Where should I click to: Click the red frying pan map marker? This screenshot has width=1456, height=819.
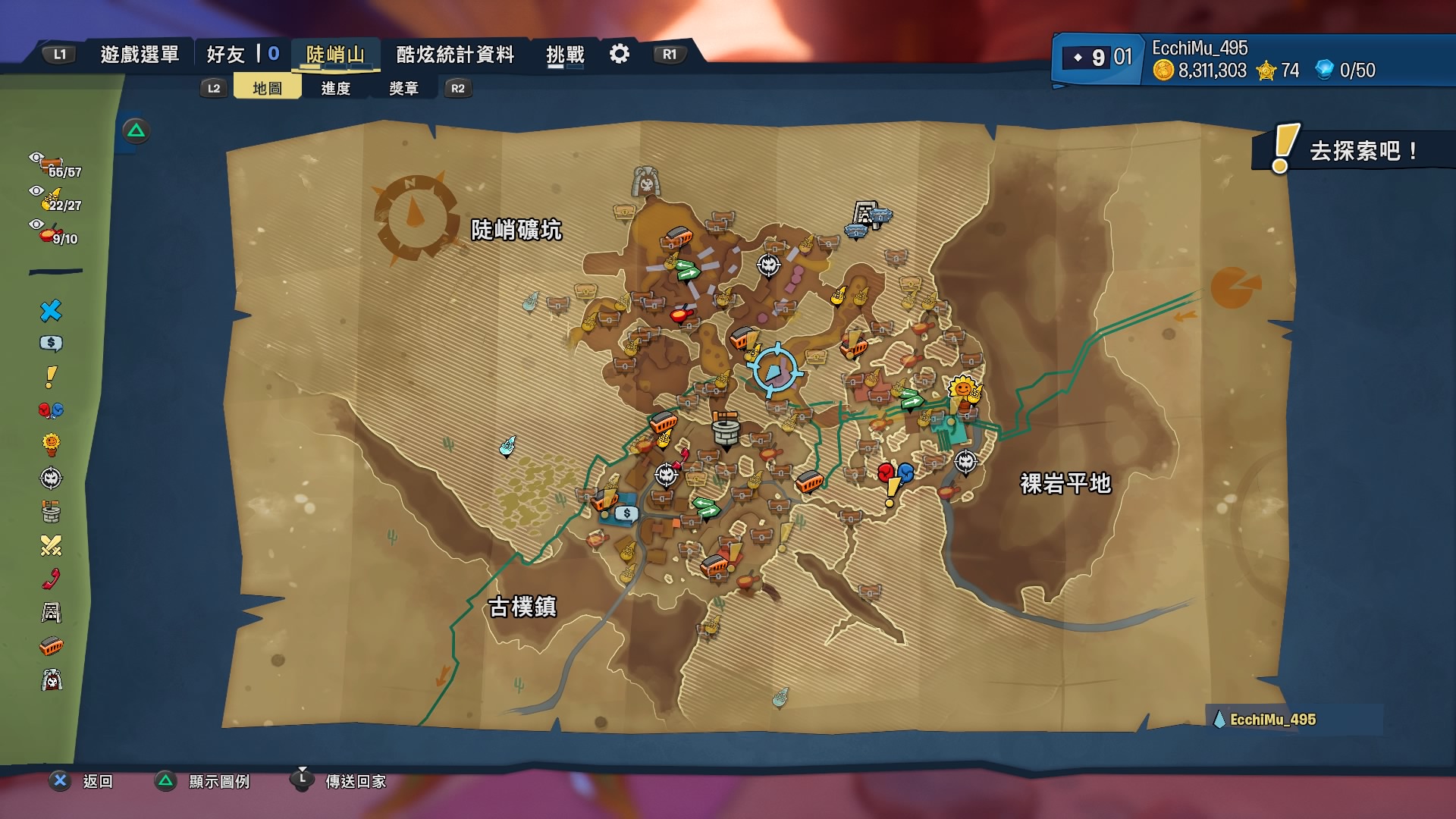click(681, 312)
